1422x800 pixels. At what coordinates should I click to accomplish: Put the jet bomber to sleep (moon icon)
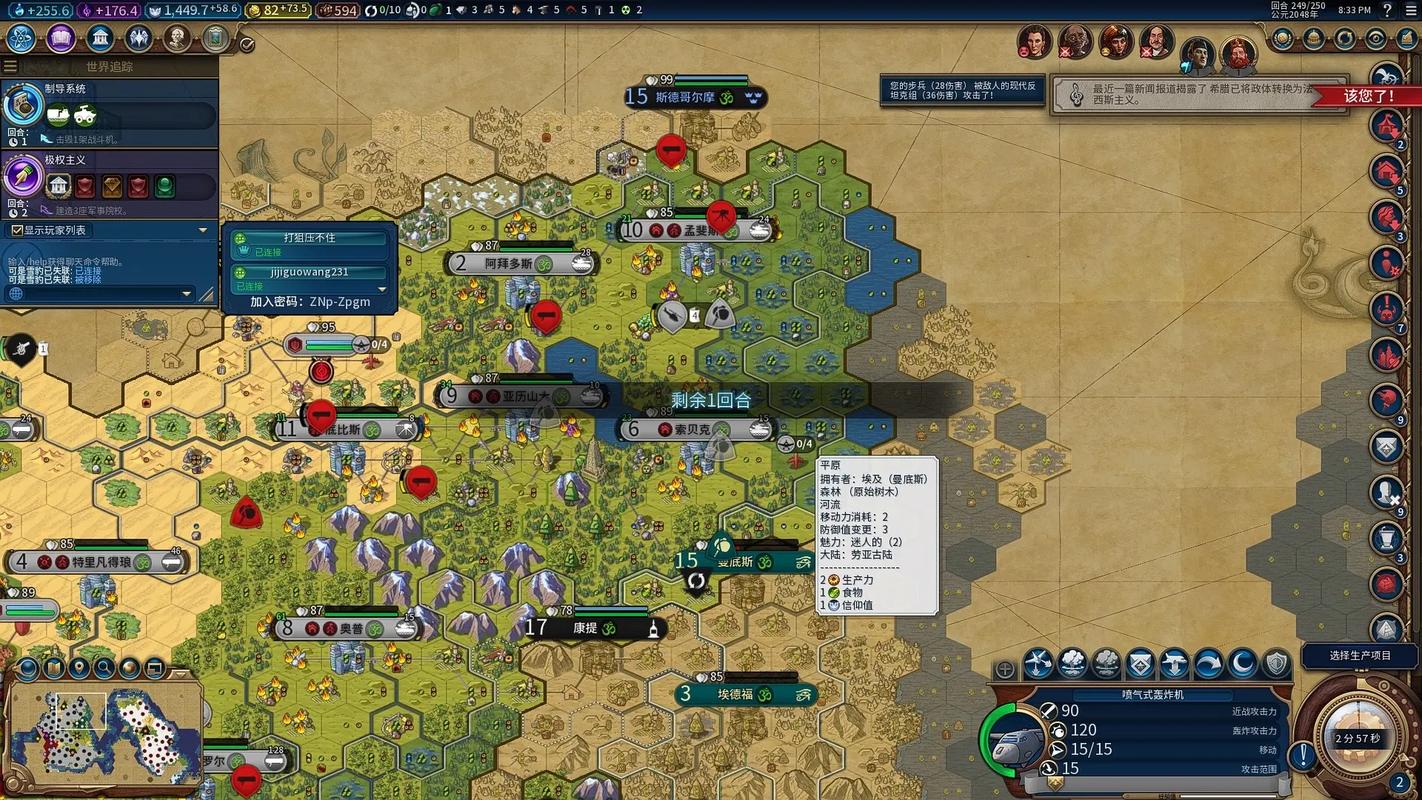click(x=1243, y=663)
